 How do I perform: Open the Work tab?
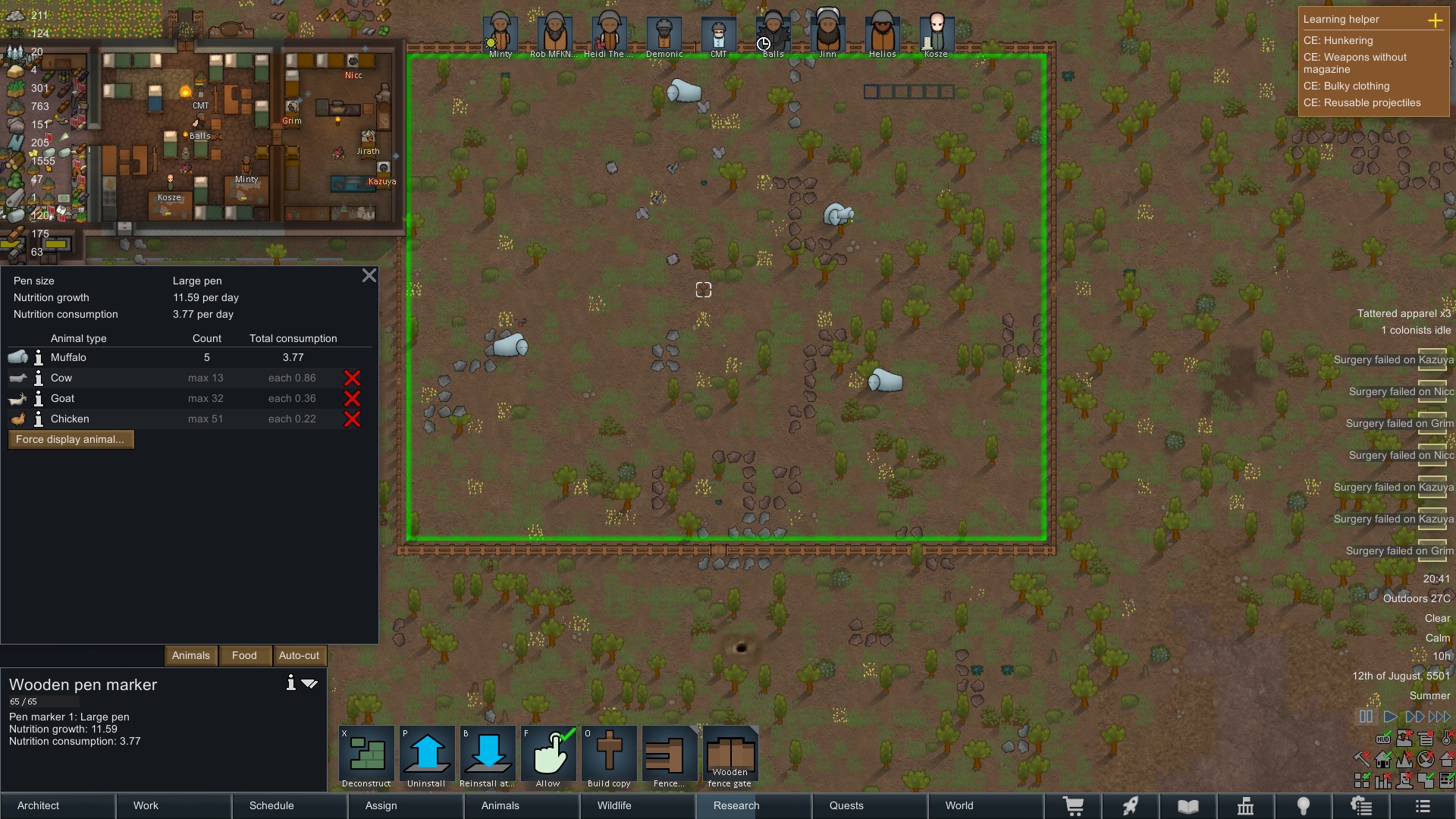(146, 805)
